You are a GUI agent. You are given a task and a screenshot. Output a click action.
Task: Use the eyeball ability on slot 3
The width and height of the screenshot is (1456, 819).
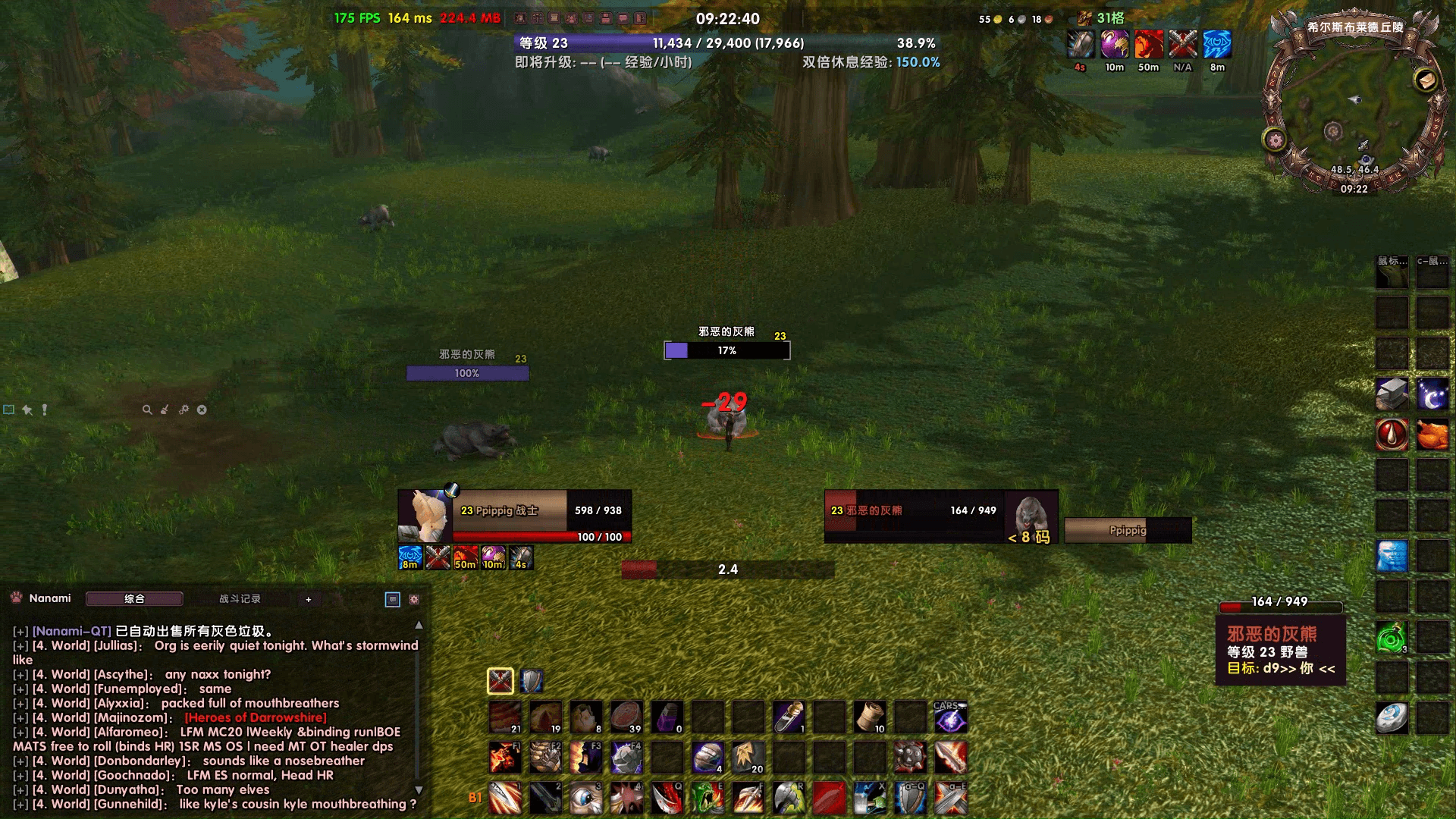pos(585,799)
